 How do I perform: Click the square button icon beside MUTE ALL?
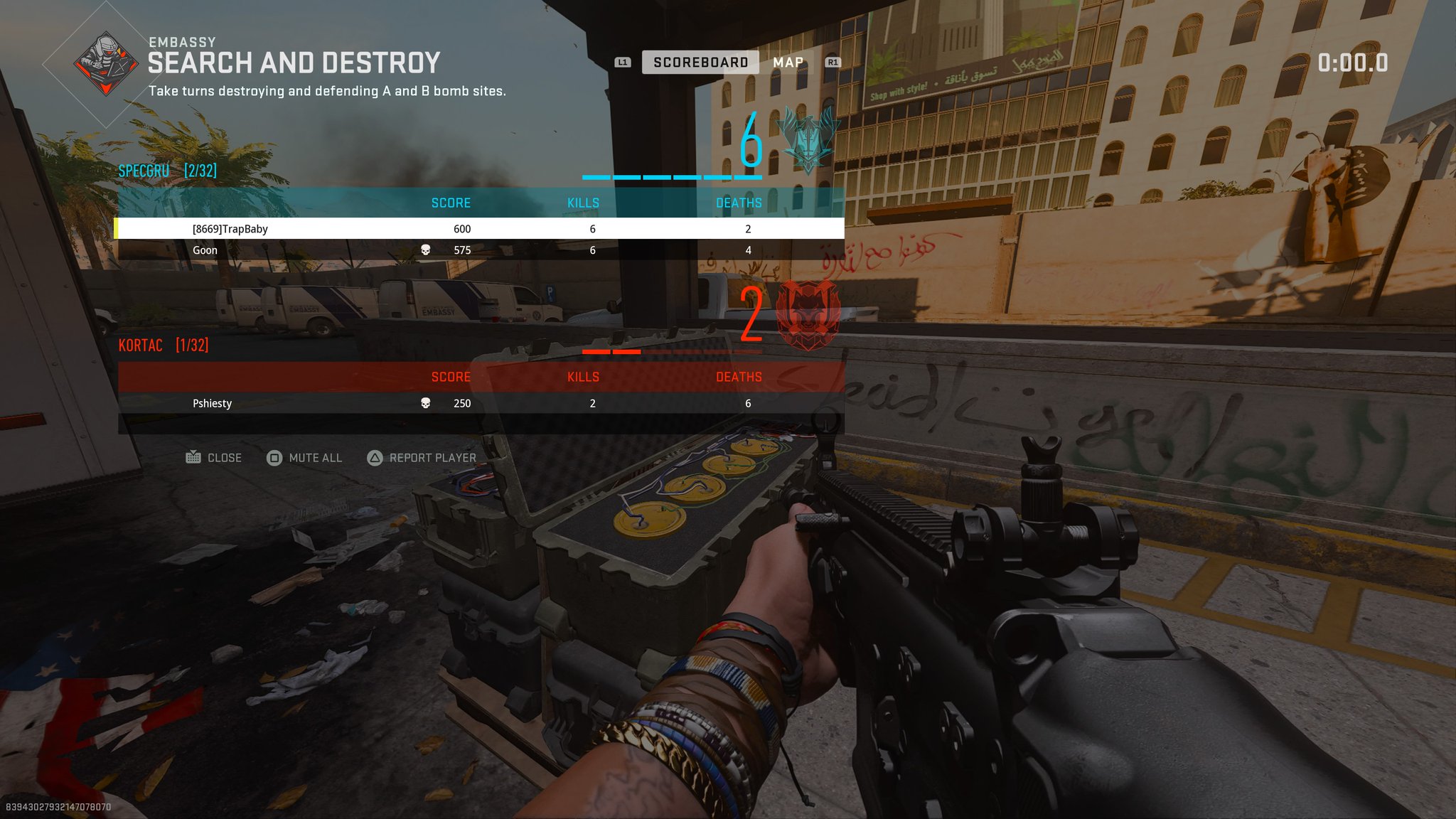[x=274, y=458]
